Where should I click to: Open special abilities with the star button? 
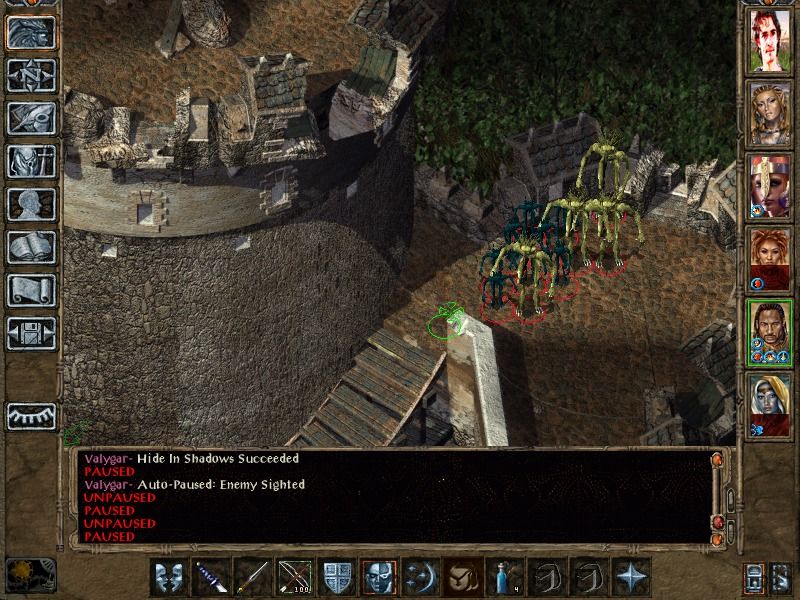coord(630,578)
